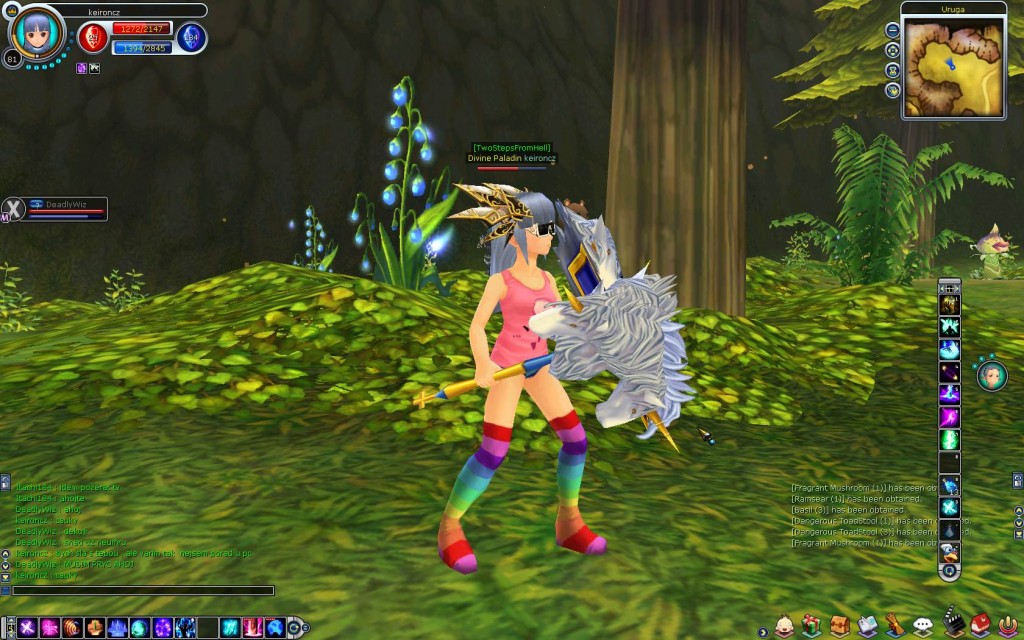The height and width of the screenshot is (640, 1024).
Task: Activate the green orb skill
Action: (x=139, y=627)
